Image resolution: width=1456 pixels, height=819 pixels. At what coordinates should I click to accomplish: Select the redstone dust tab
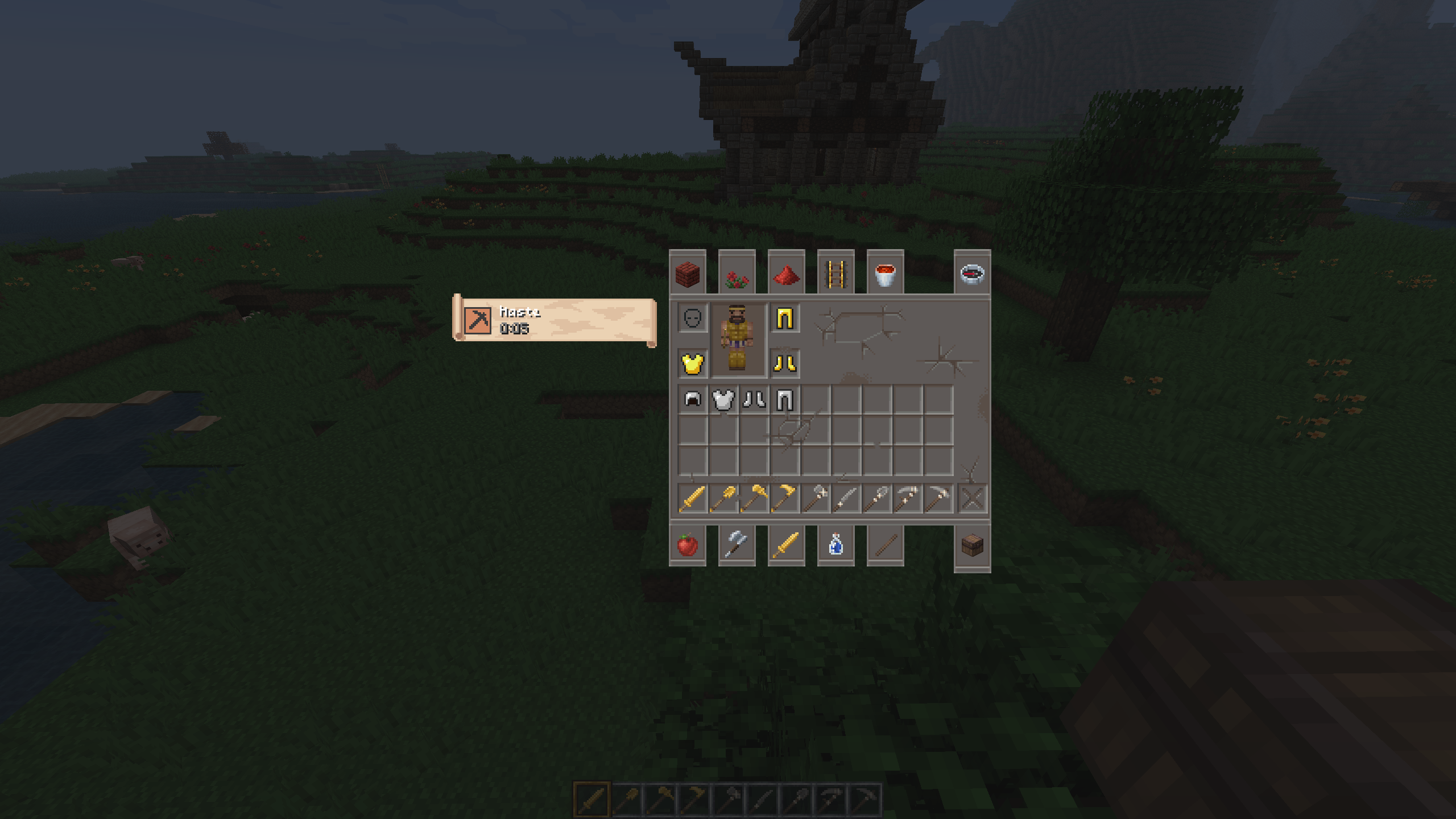tap(787, 274)
